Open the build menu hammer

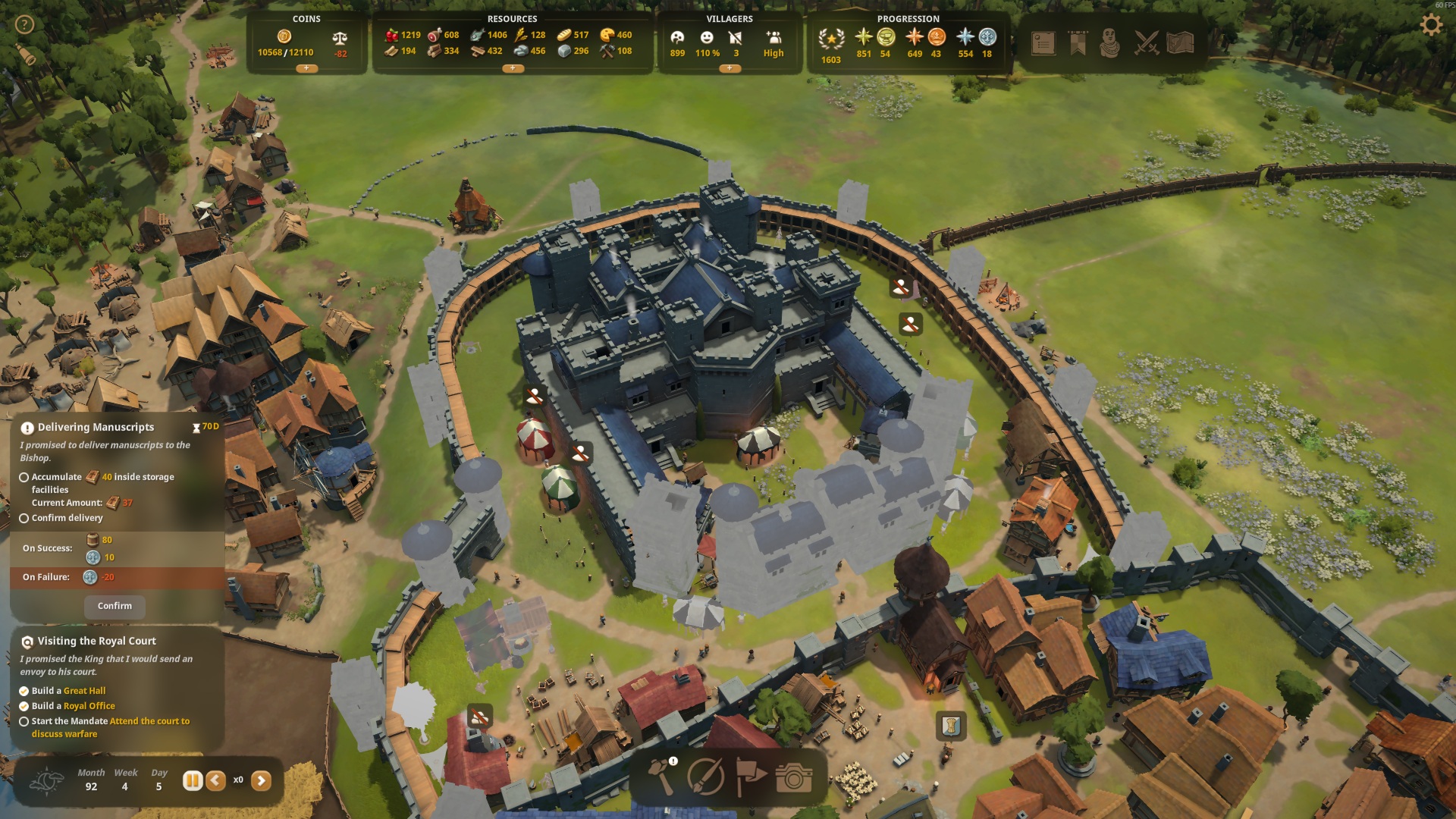[662, 777]
